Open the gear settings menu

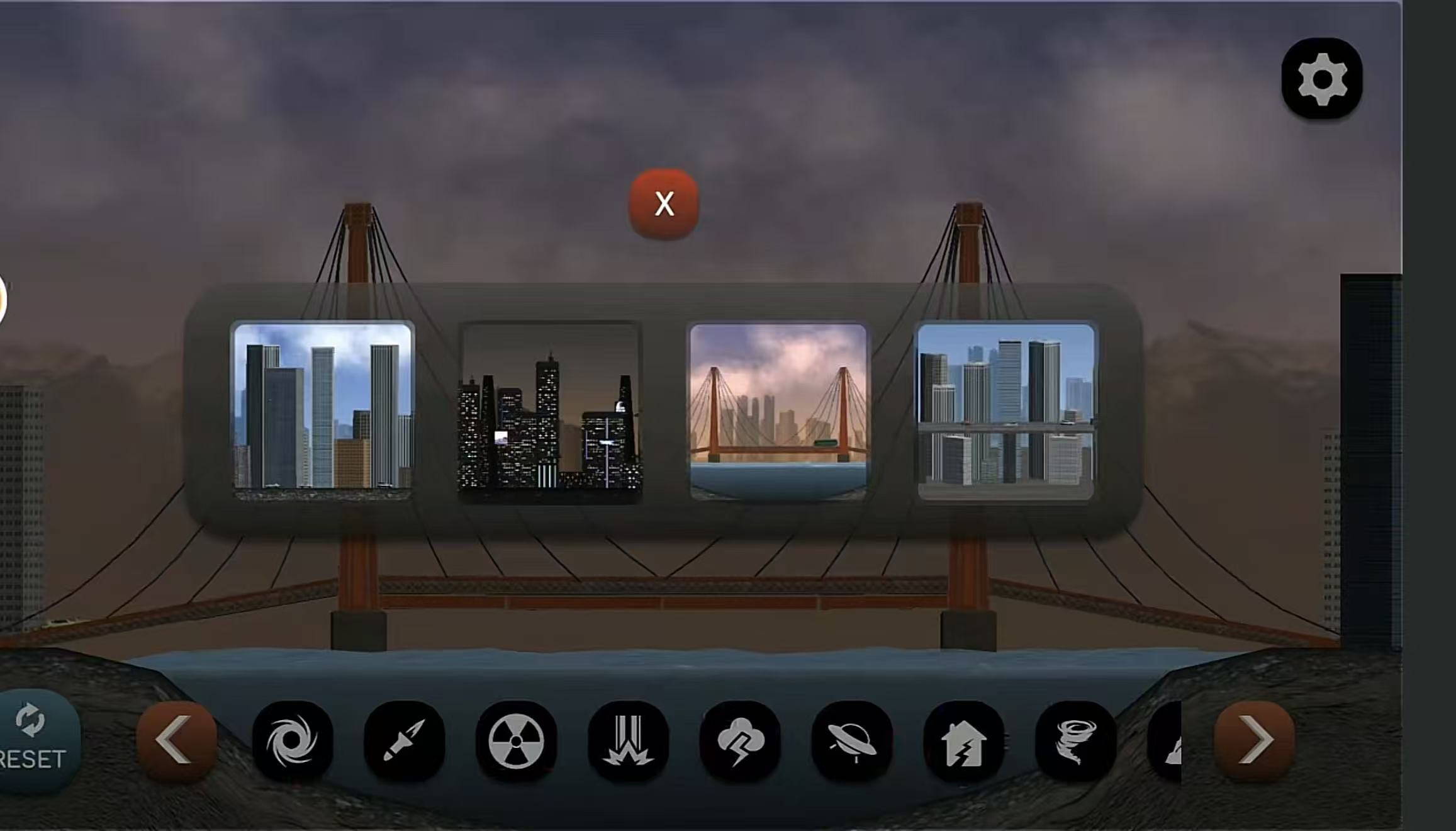(x=1321, y=79)
